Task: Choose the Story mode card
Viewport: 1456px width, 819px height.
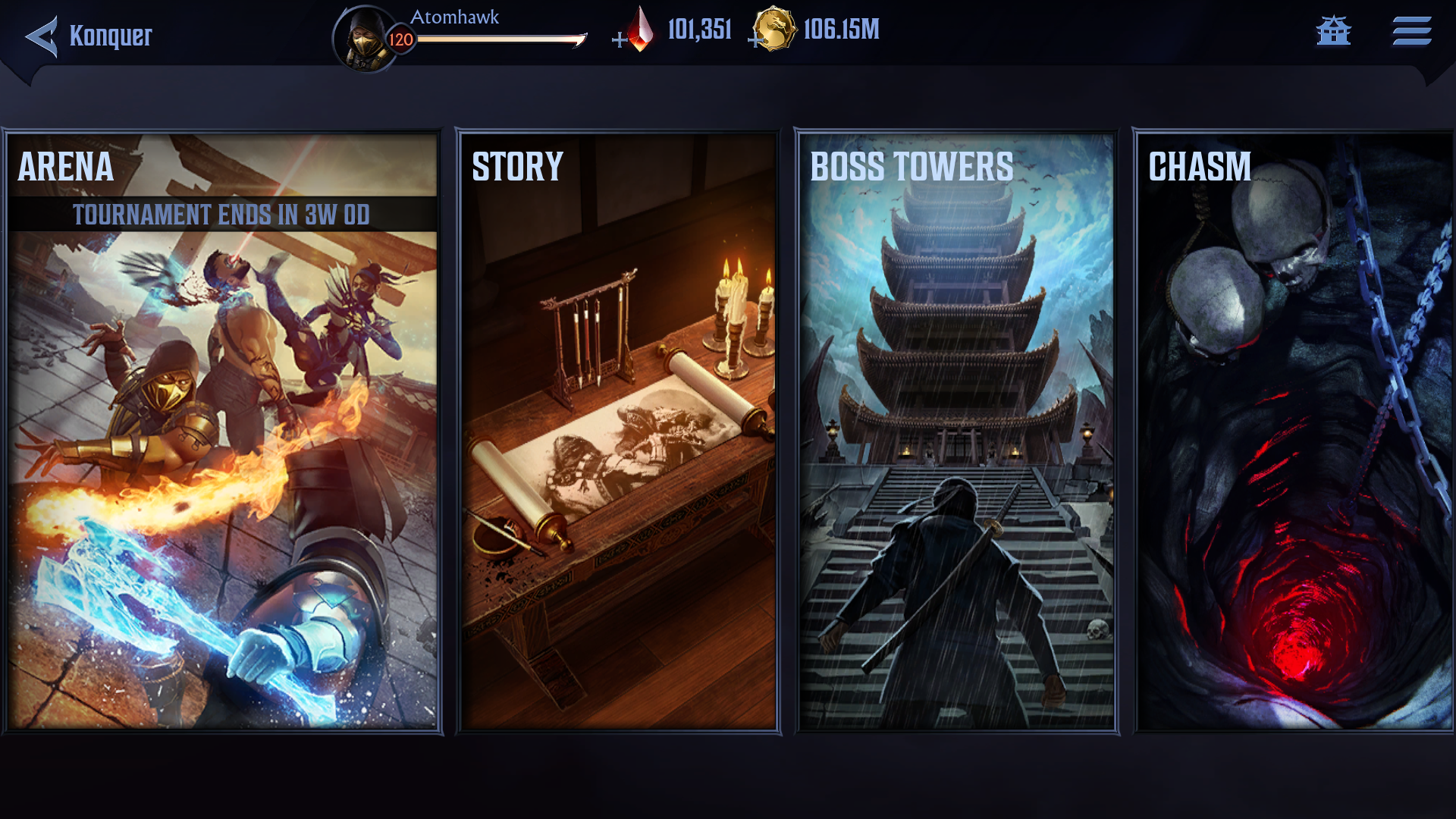Action: coord(618,432)
